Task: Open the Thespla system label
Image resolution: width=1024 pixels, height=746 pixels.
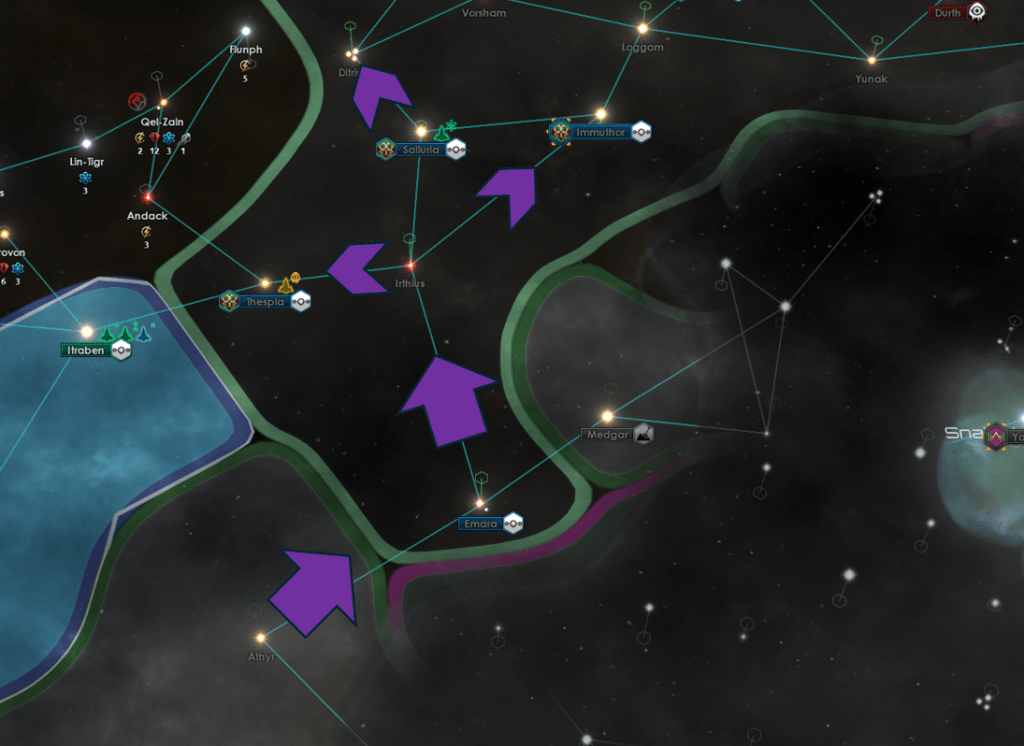Action: tap(264, 301)
